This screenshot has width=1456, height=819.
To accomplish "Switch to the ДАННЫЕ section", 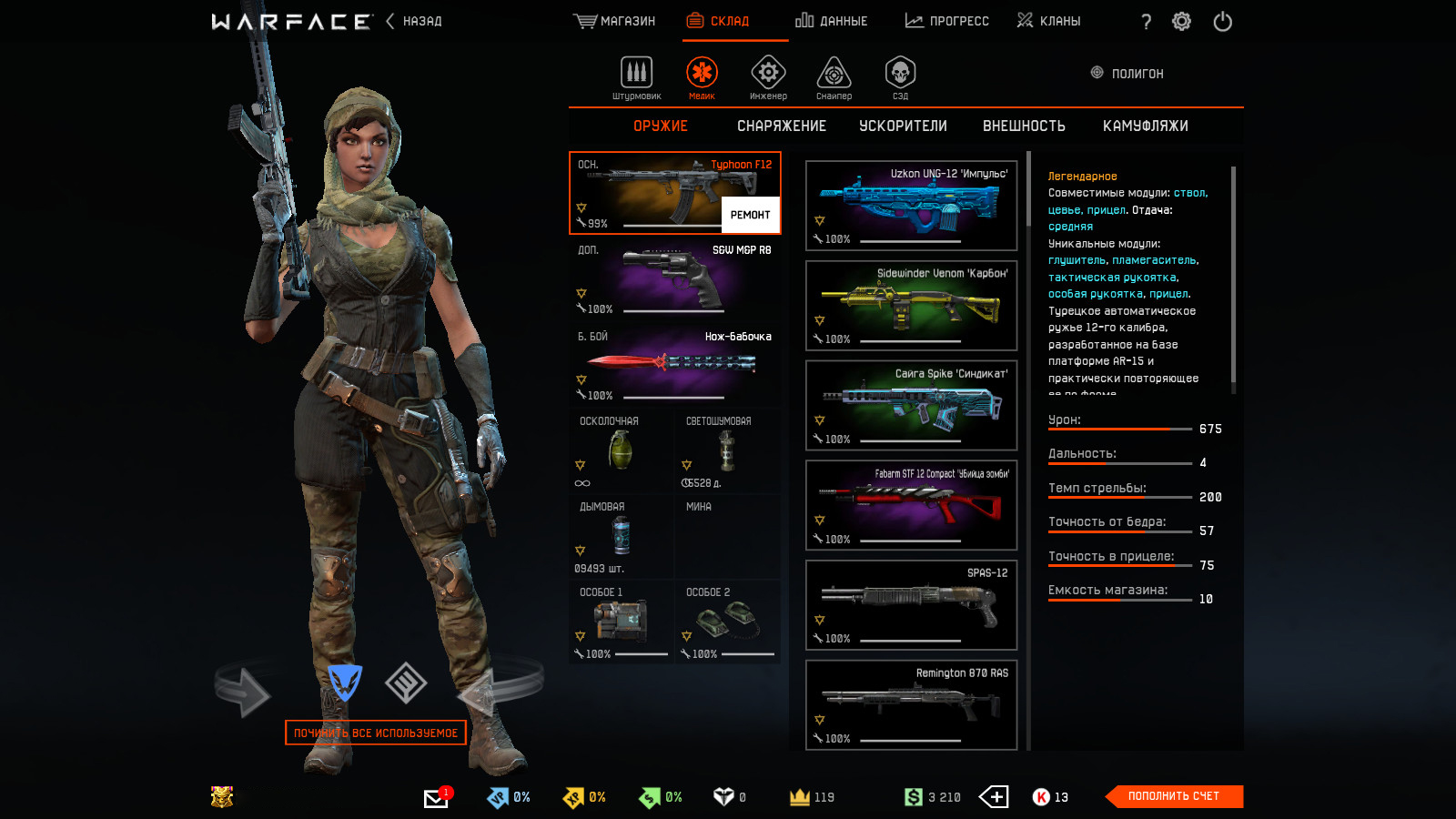I will pyautogui.click(x=831, y=21).
